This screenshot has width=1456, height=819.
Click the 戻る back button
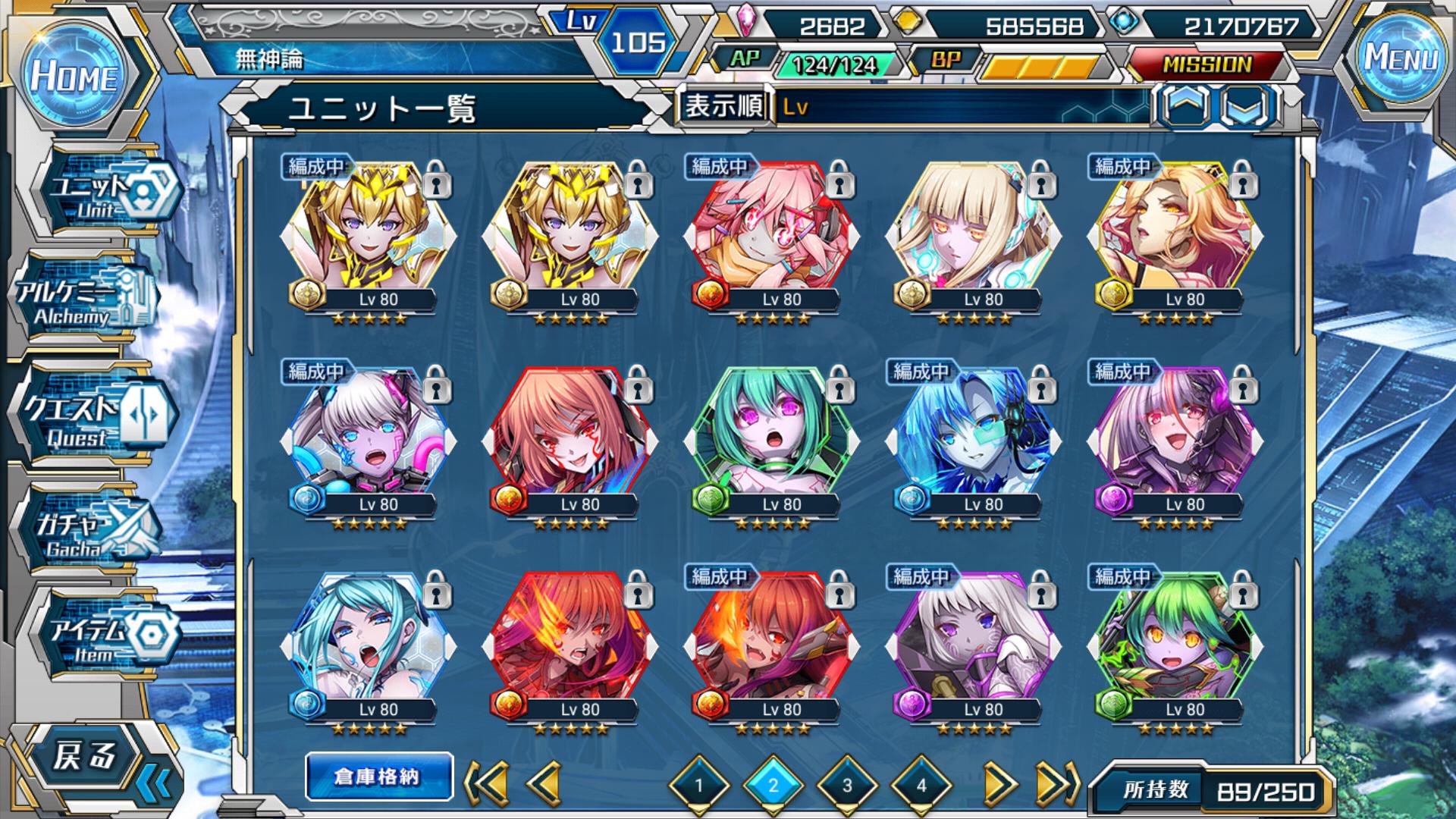pos(85,757)
